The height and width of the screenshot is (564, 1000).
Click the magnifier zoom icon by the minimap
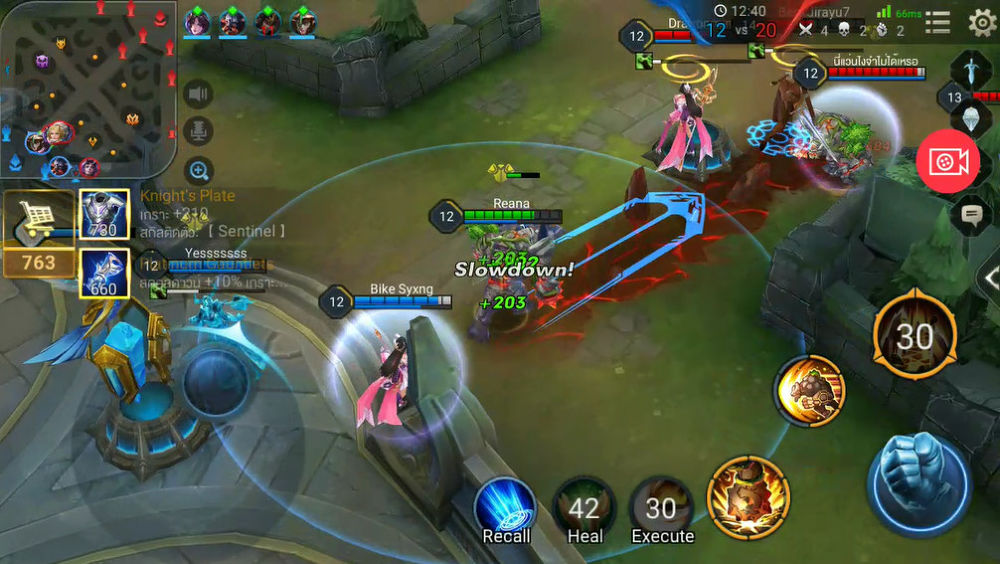(x=199, y=171)
